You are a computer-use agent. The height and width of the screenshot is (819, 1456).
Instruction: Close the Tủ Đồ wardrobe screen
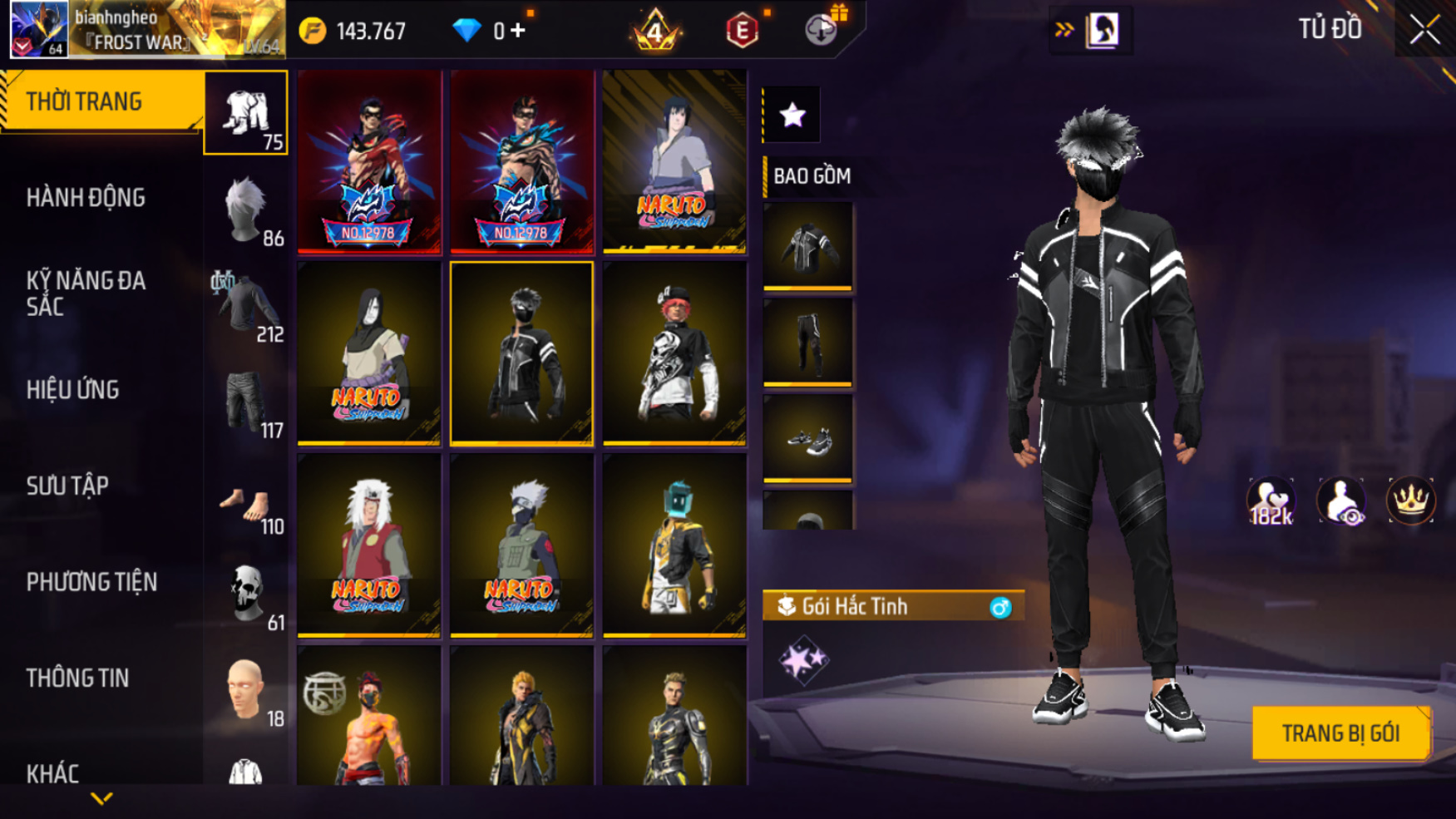(1424, 30)
